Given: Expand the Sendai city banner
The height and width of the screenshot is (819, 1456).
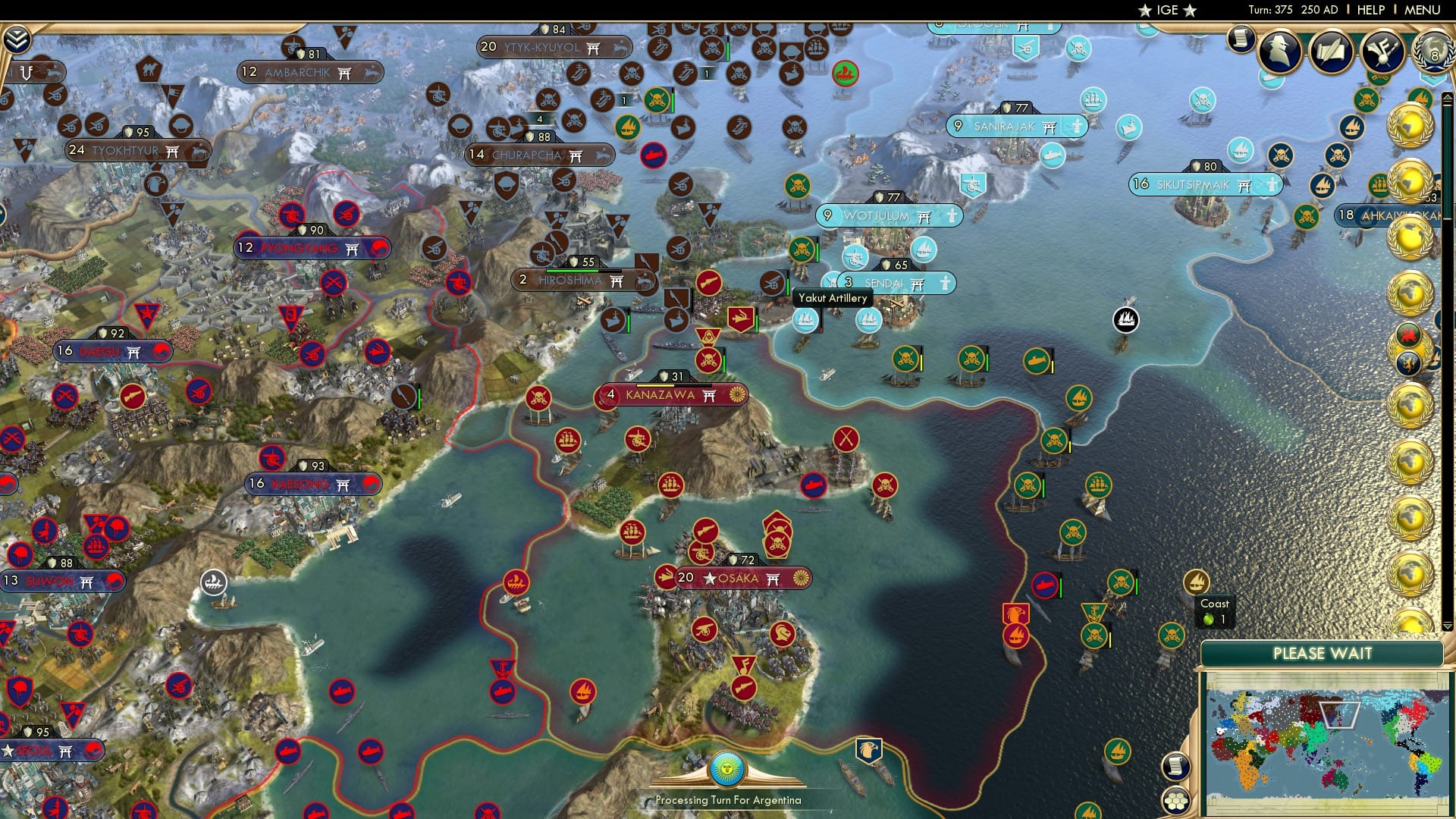Looking at the screenshot, I should 896,283.
